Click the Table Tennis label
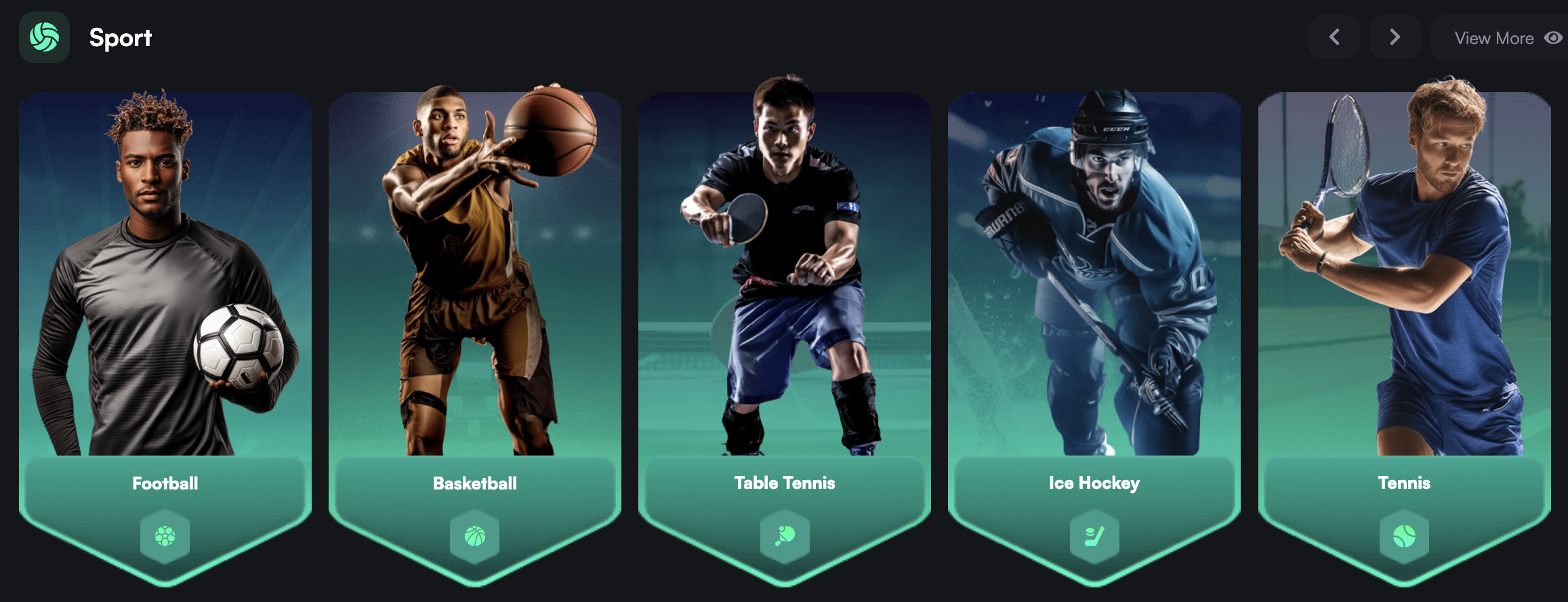1568x602 pixels. (785, 483)
